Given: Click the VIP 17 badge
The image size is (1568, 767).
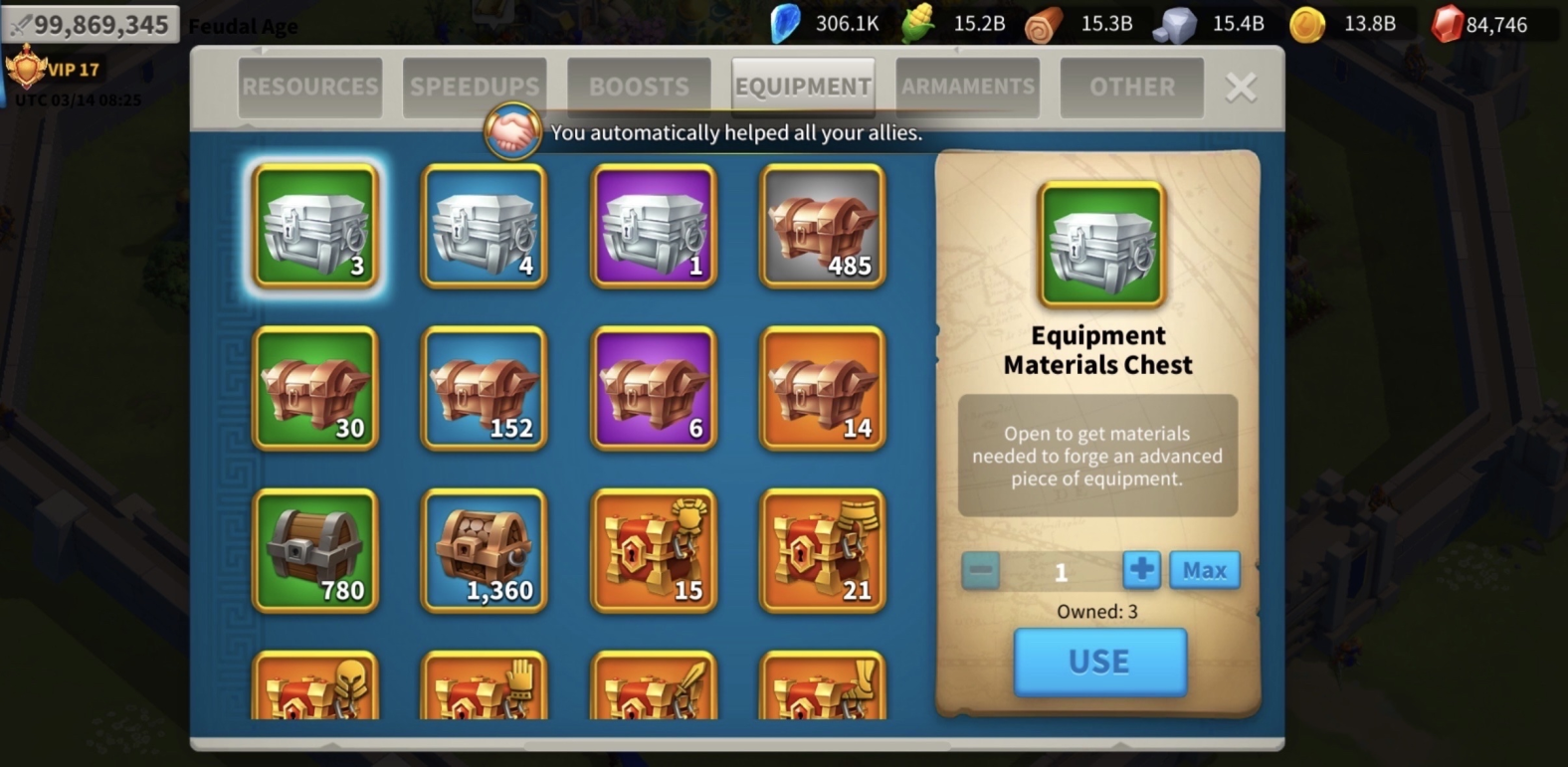Looking at the screenshot, I should tap(55, 70).
